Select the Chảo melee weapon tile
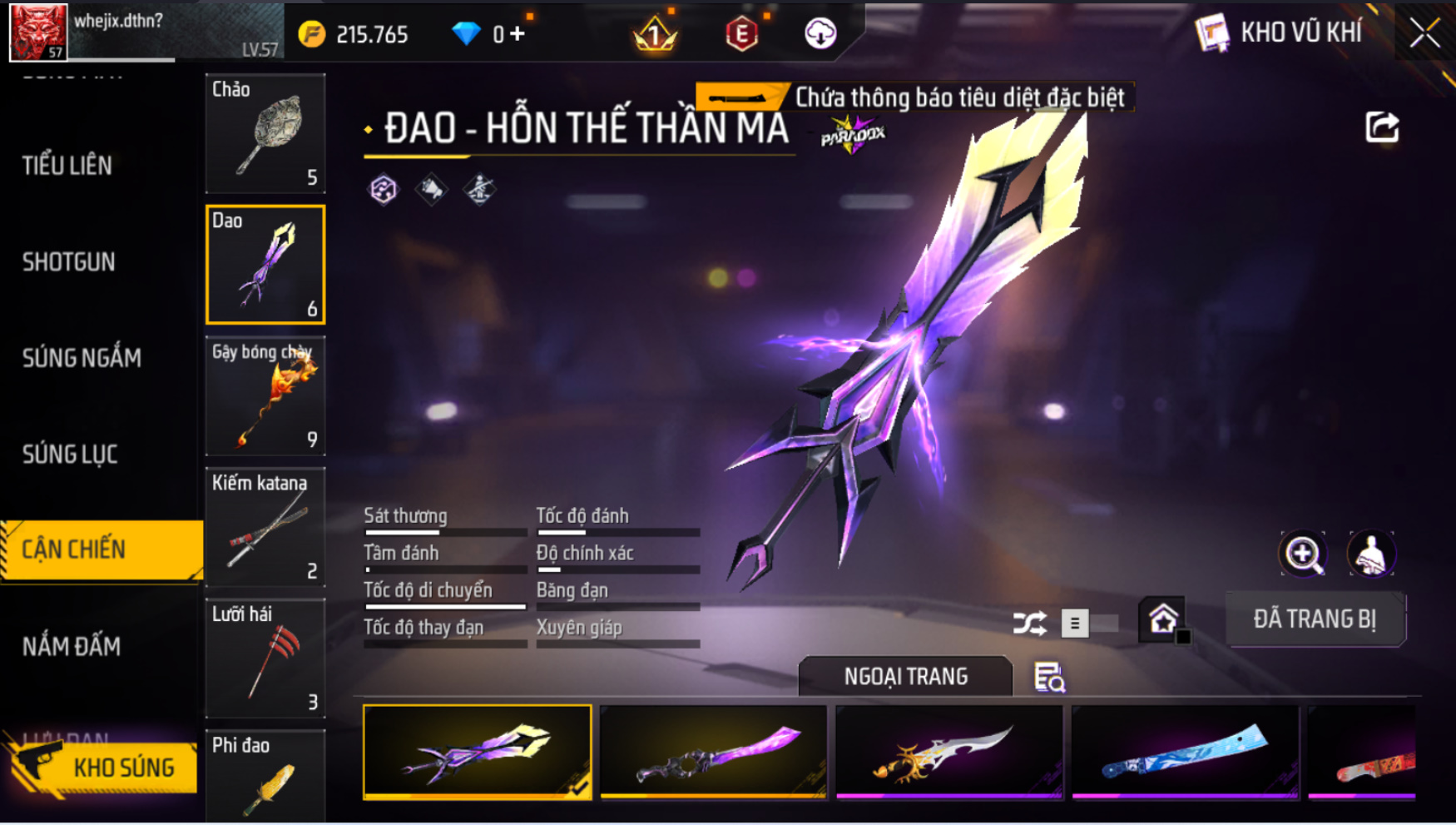 pyautogui.click(x=265, y=133)
